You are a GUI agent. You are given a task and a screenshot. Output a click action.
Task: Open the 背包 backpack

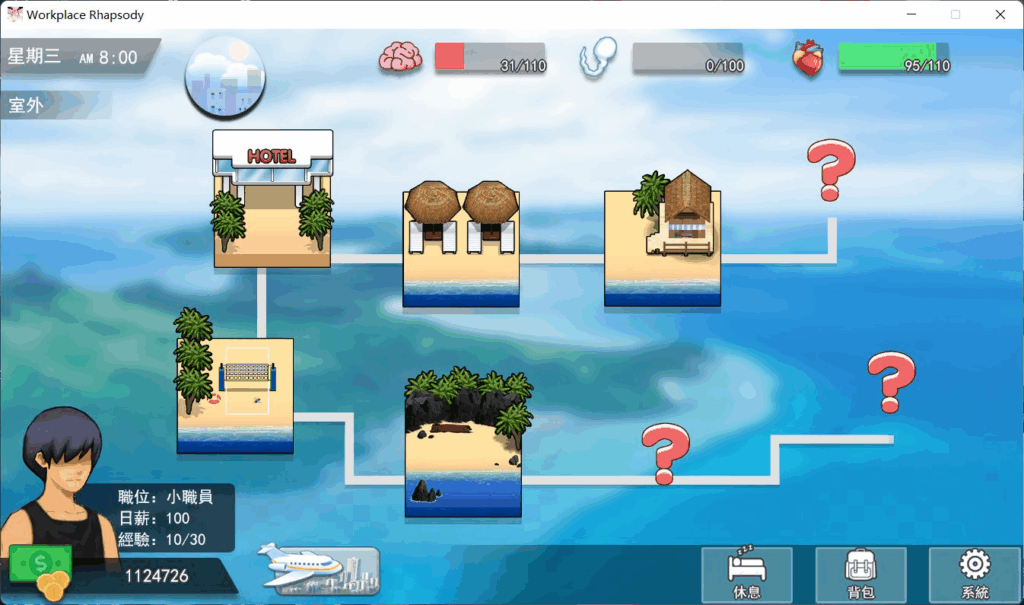coord(860,575)
